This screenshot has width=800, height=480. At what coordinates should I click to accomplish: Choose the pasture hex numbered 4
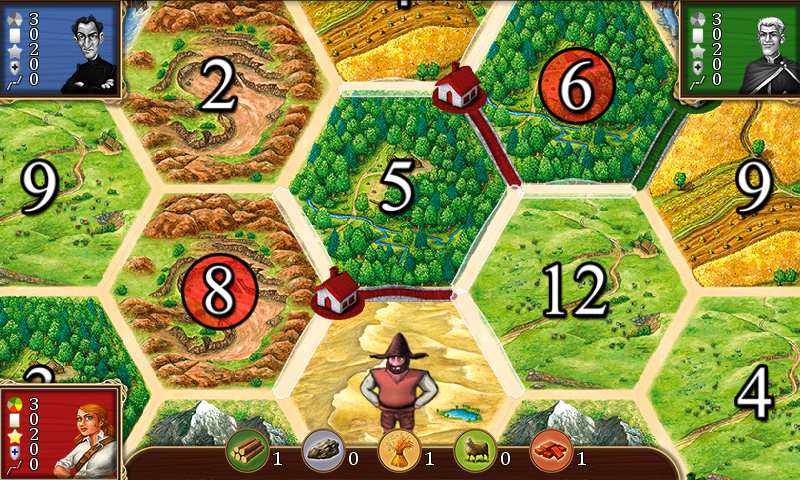click(x=752, y=392)
